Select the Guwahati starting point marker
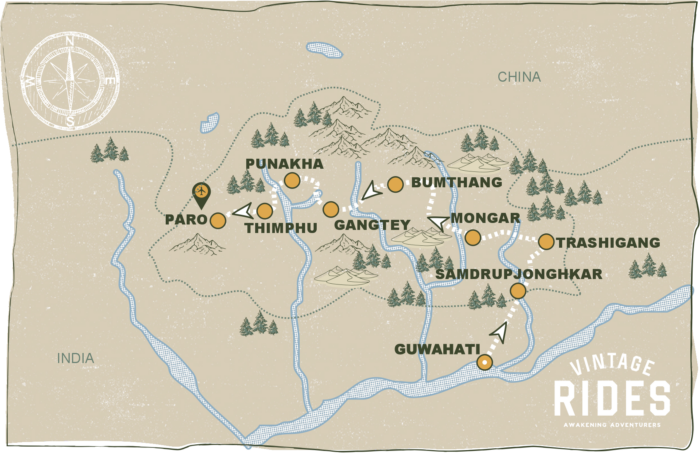This screenshot has width=700, height=454. click(x=485, y=363)
